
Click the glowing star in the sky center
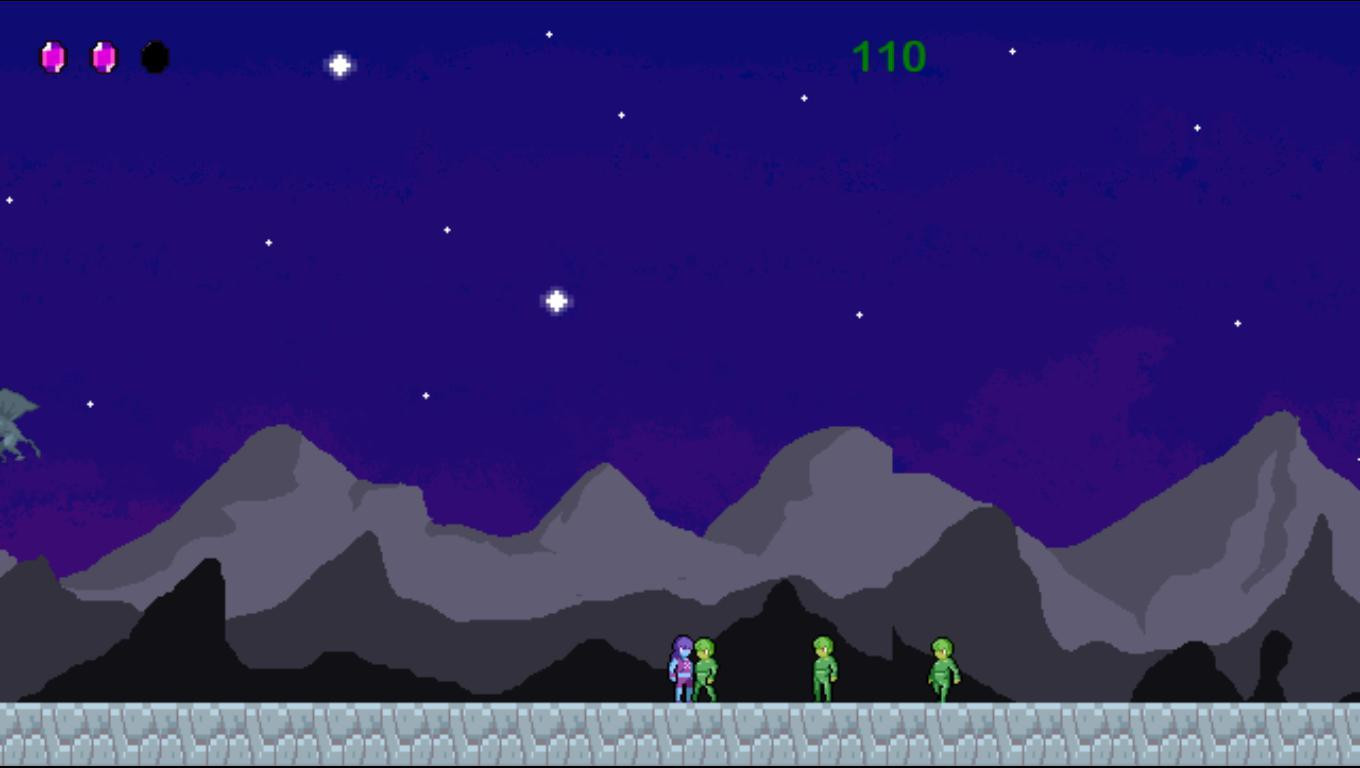click(556, 298)
